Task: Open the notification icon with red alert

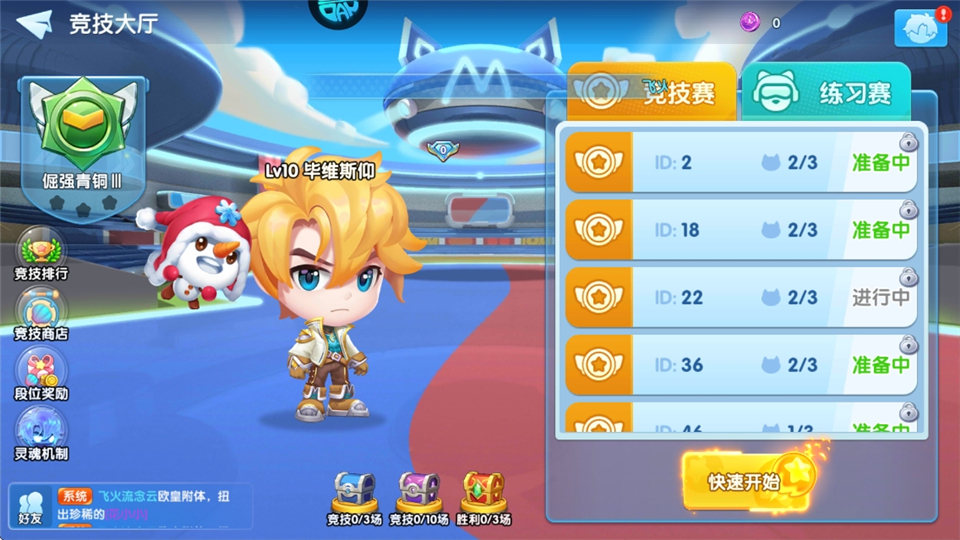Action: tap(920, 29)
